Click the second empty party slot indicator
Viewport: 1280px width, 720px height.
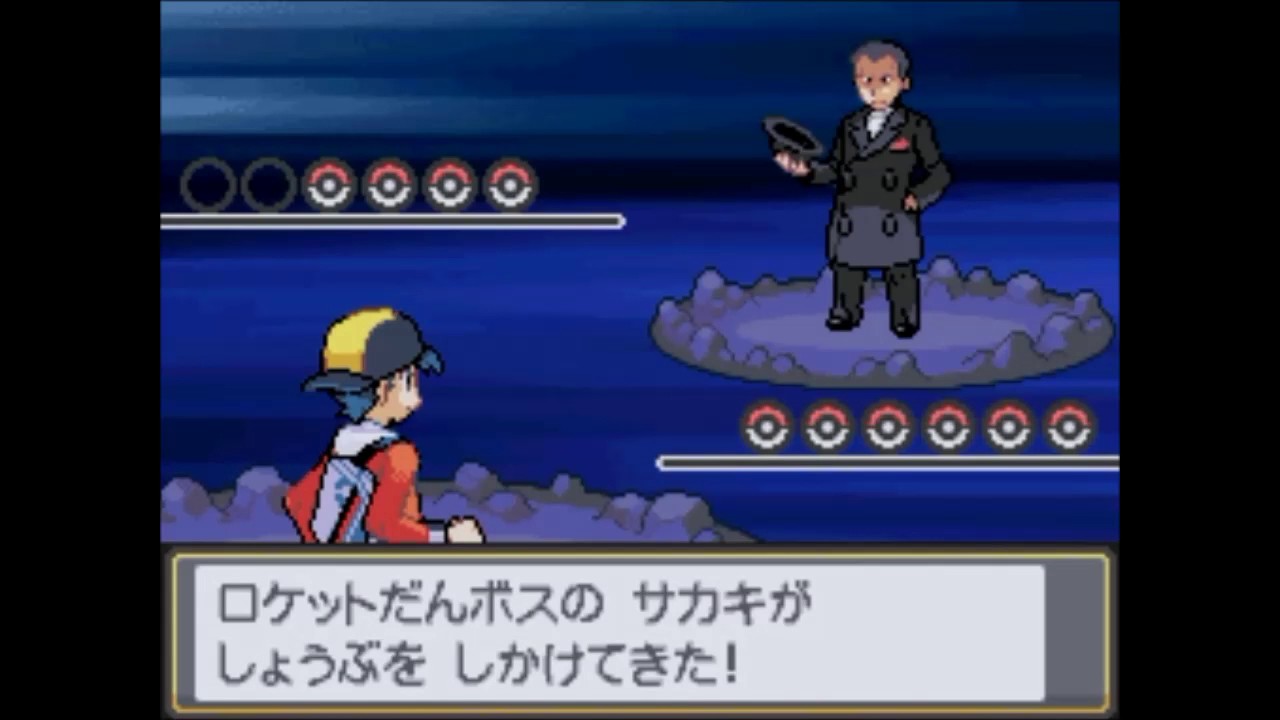tap(269, 185)
